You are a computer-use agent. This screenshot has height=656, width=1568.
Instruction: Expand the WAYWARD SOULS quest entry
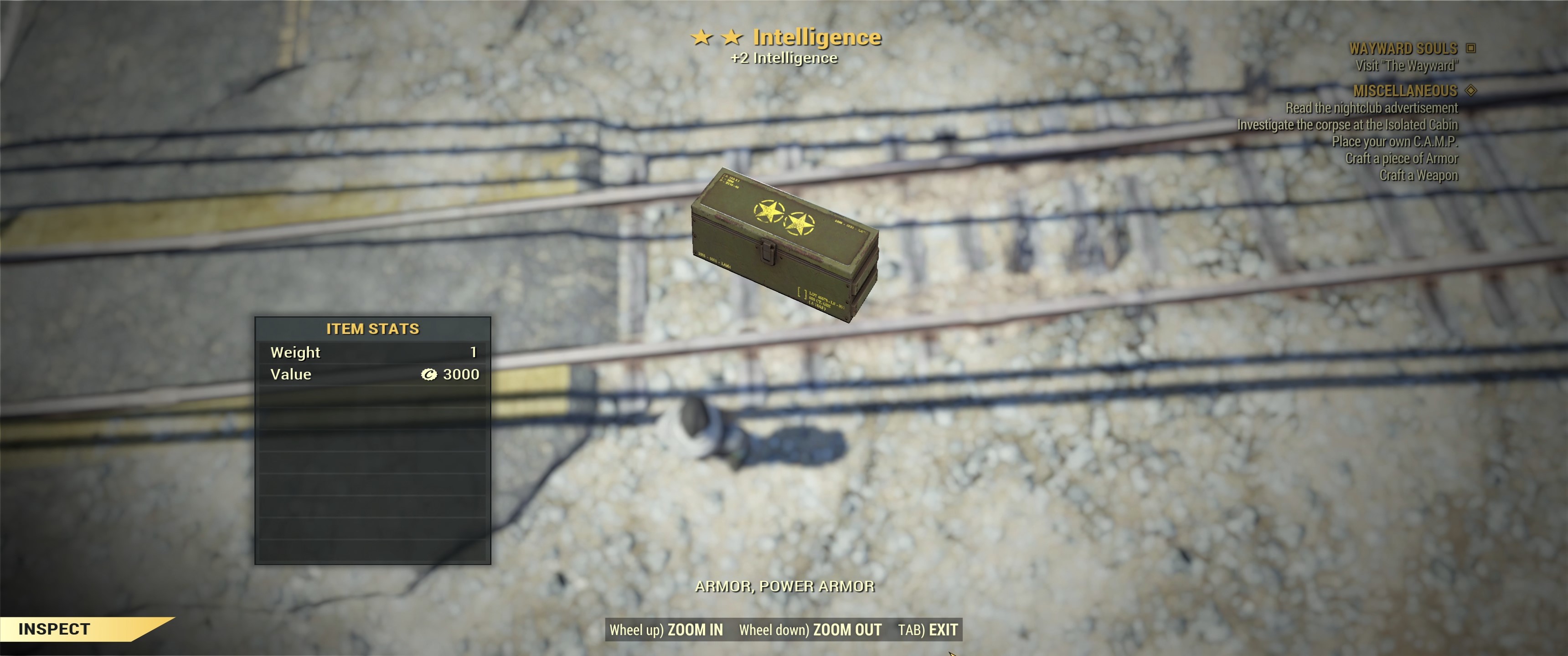tap(1403, 48)
